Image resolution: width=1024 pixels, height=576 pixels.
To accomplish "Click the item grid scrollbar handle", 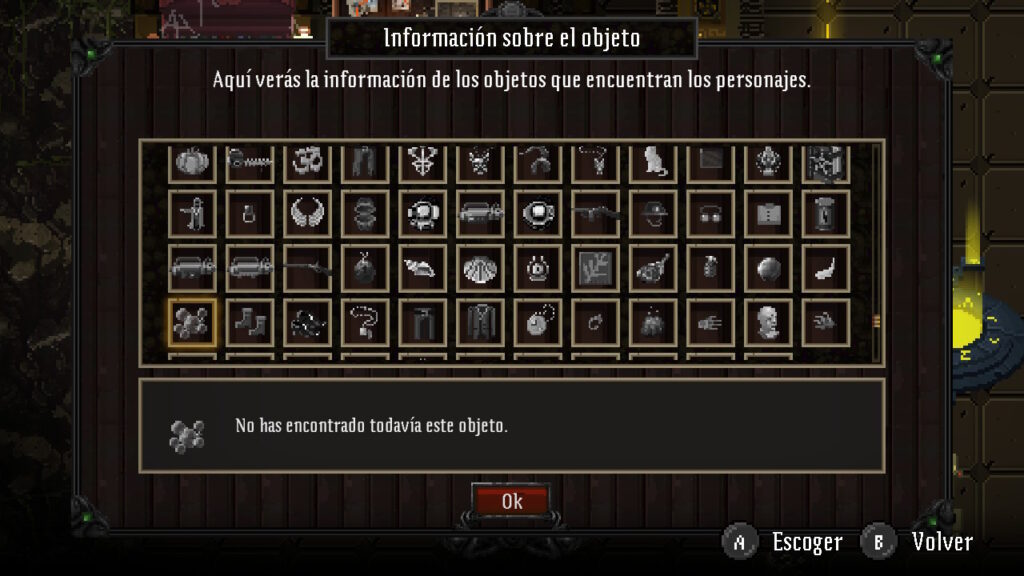I will click(877, 320).
